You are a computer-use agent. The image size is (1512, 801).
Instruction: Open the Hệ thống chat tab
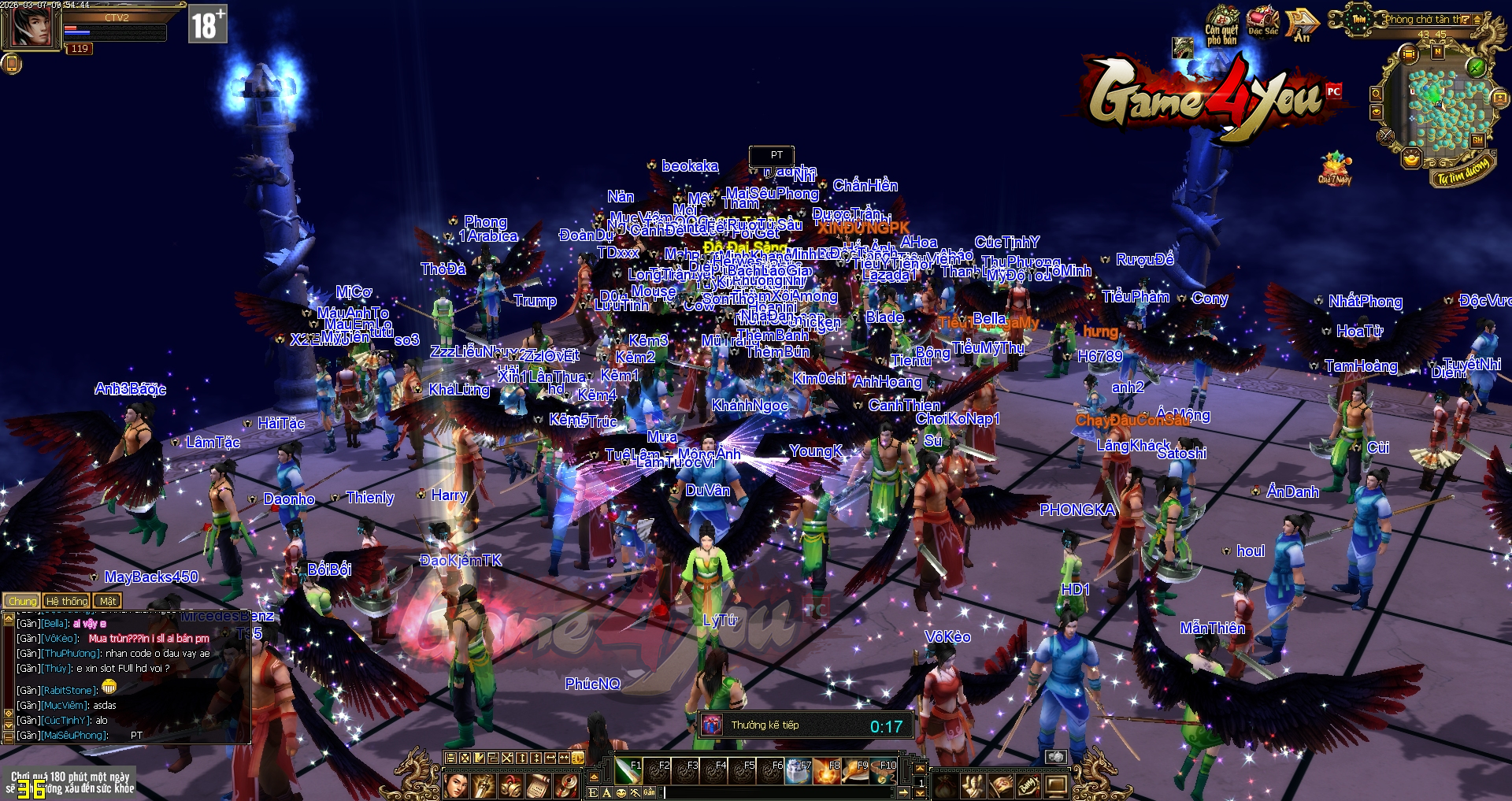[67, 601]
